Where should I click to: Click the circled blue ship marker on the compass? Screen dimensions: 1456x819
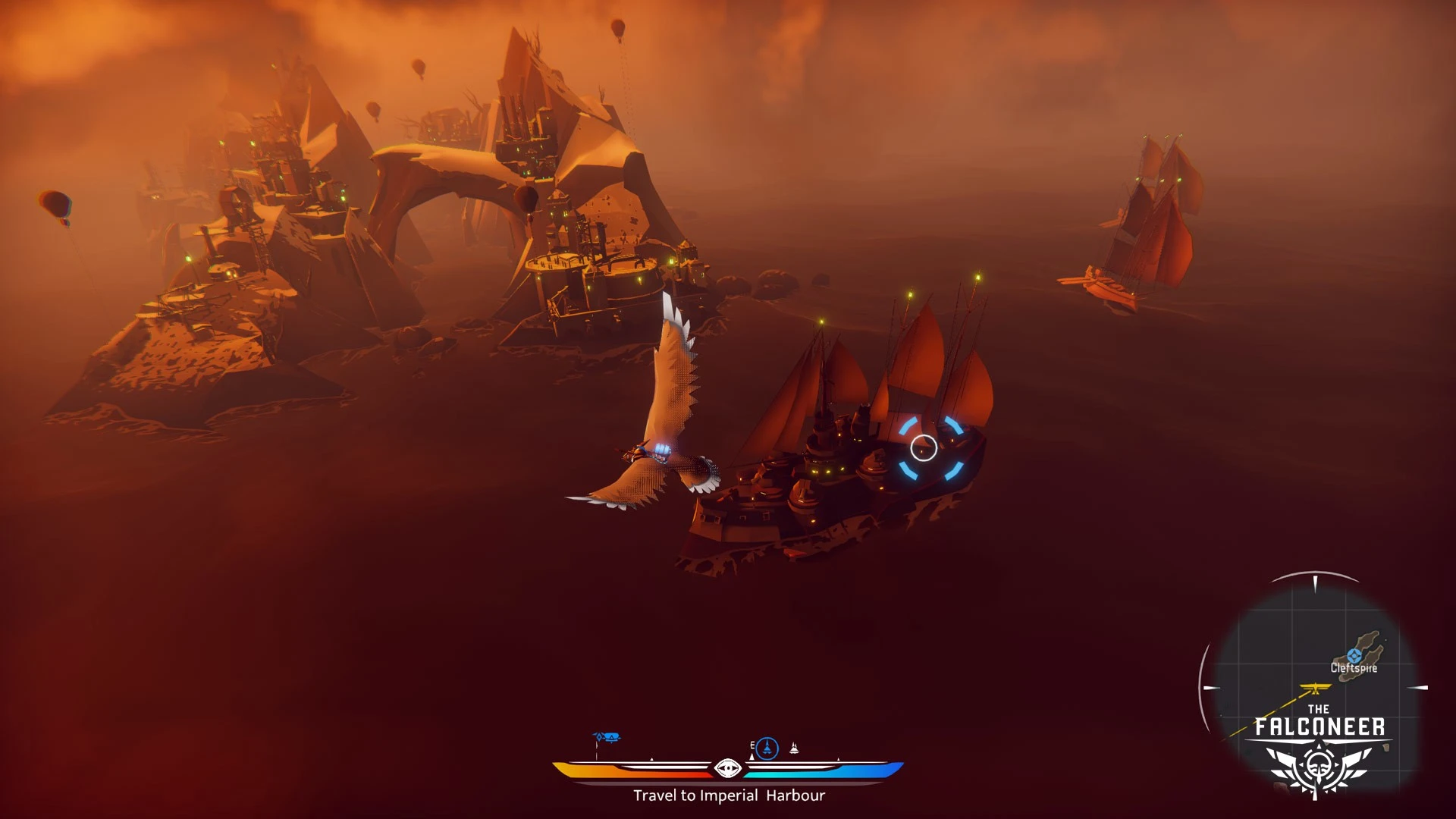coord(767,748)
